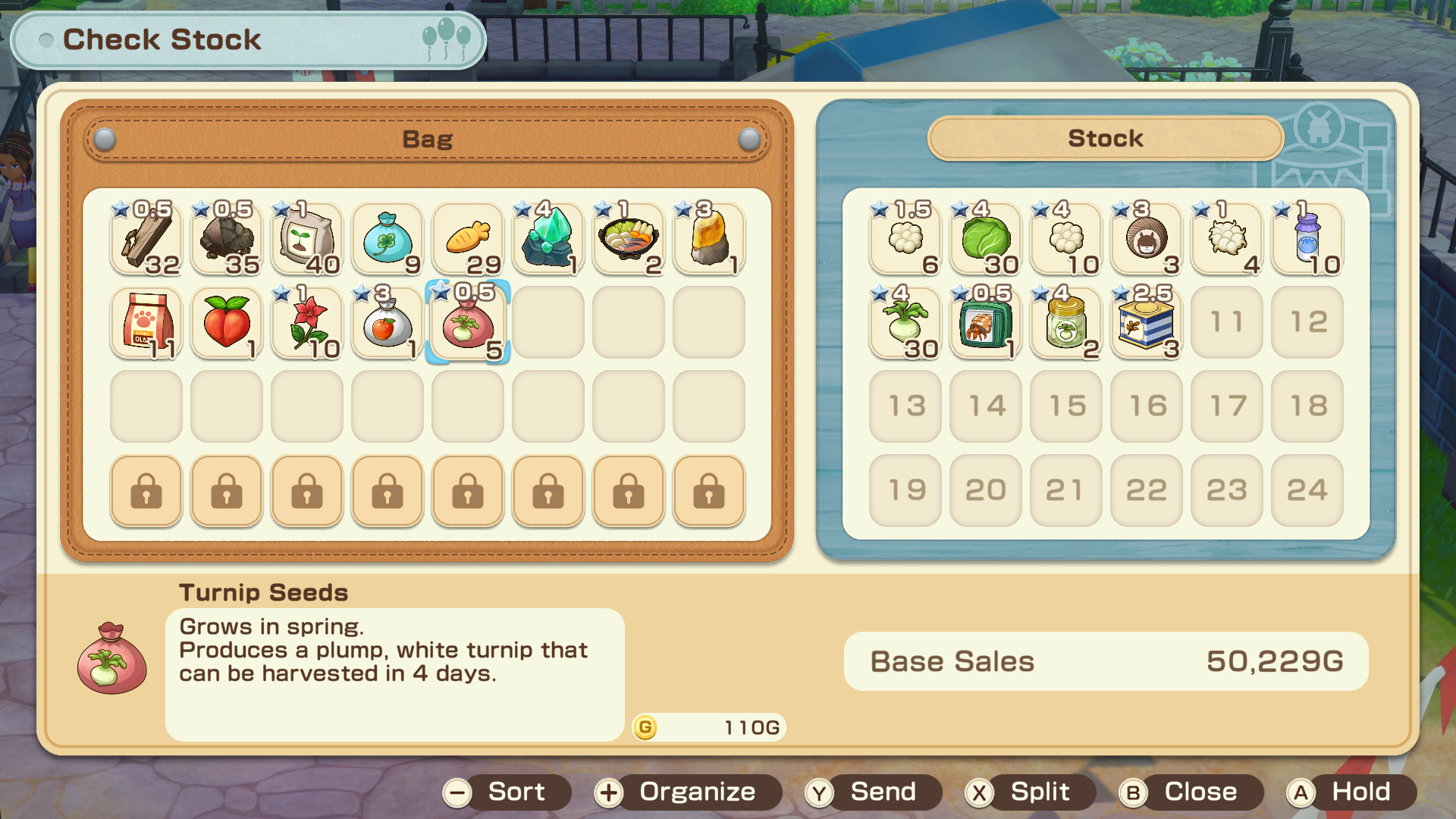Click the green crystal ore slot

point(548,240)
